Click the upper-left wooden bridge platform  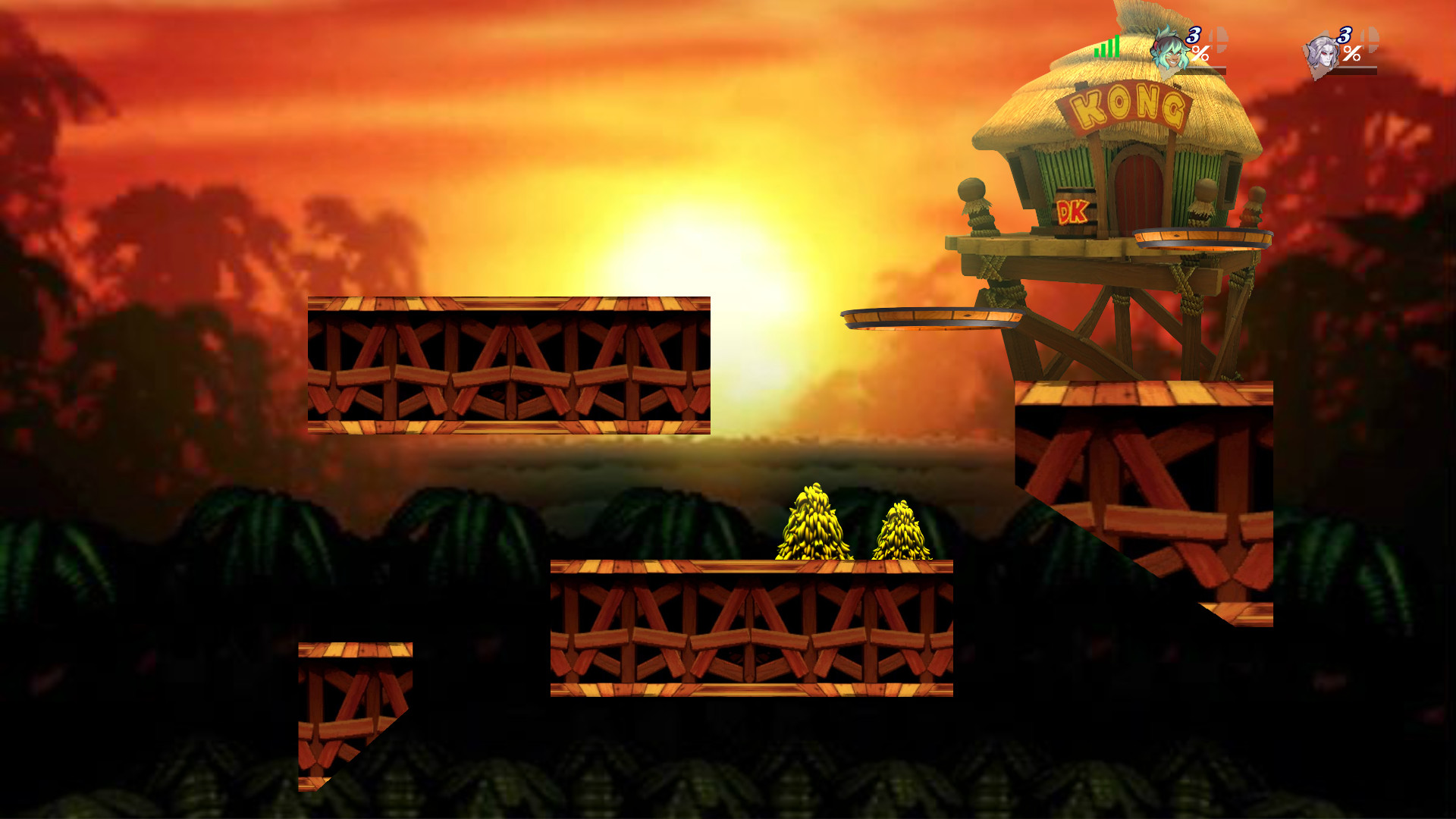coord(508,364)
